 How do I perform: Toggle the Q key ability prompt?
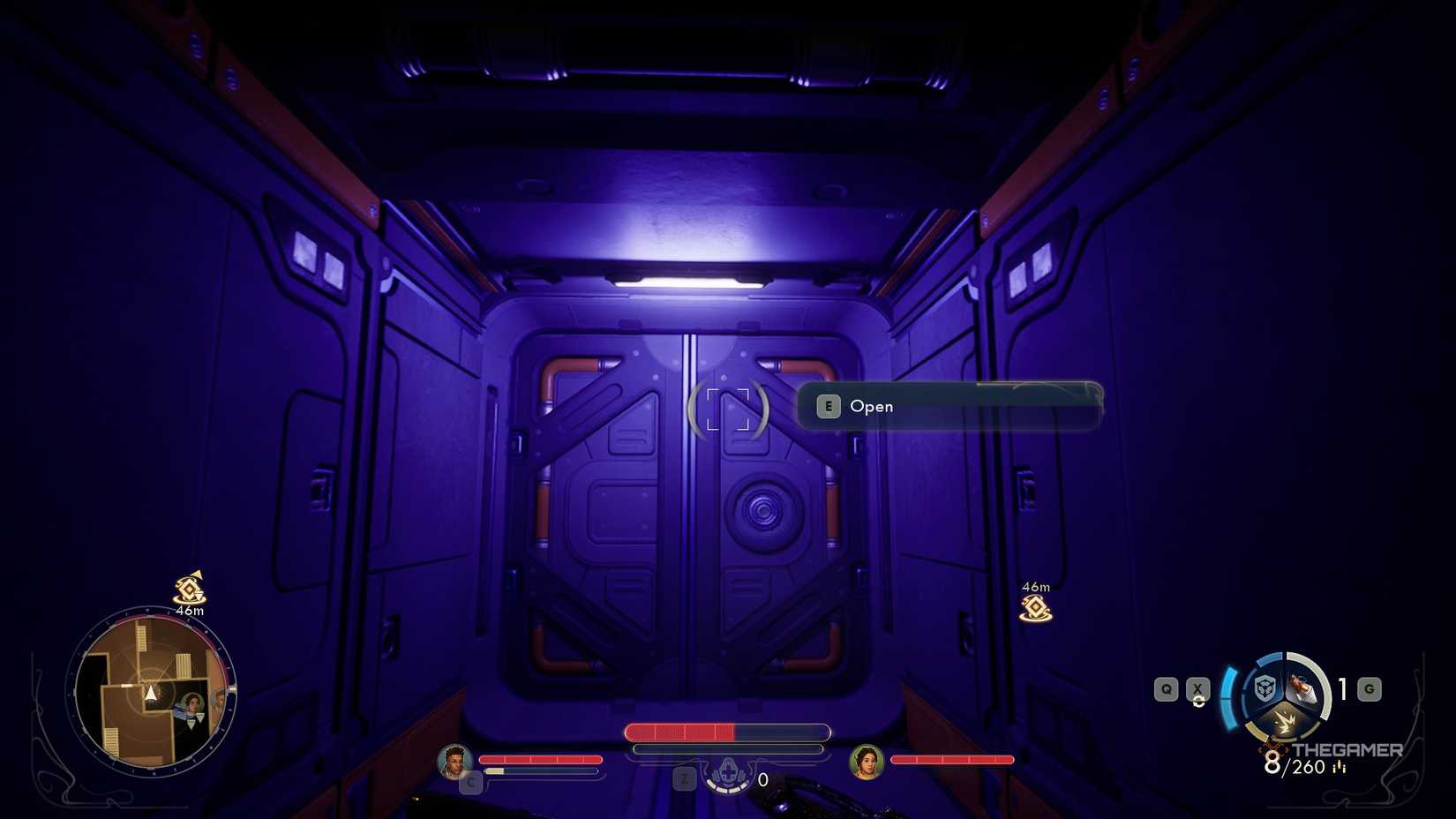click(x=1166, y=688)
